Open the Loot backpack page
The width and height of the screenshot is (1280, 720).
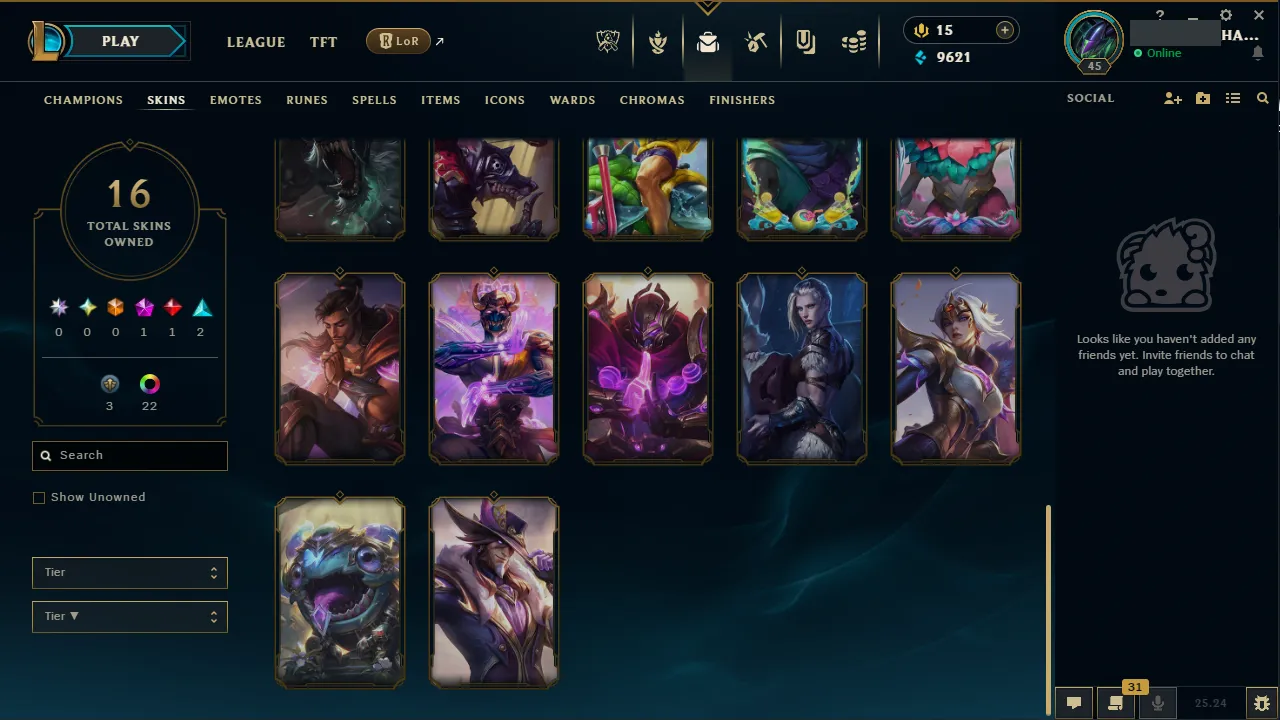click(708, 41)
